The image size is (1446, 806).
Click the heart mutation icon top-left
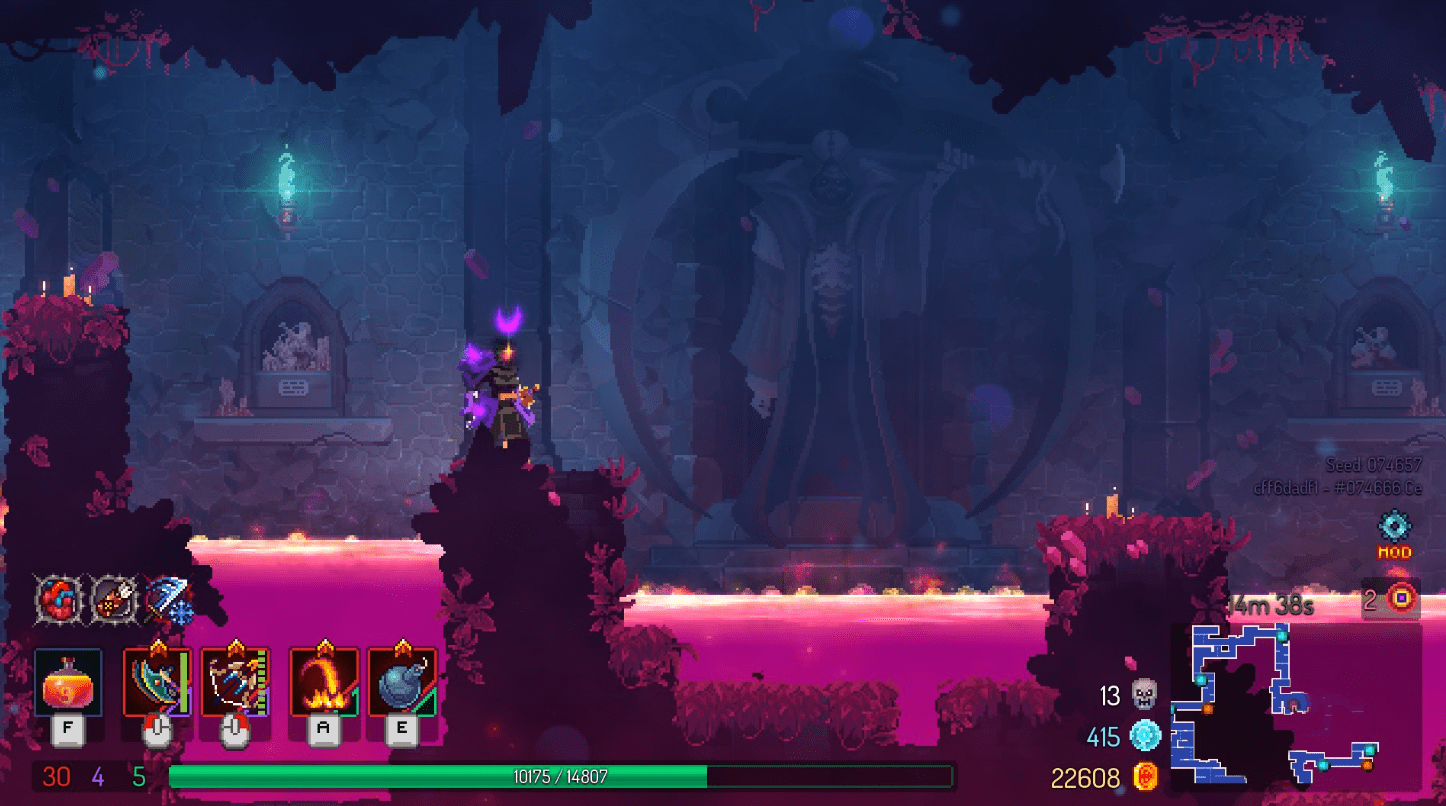(57, 599)
